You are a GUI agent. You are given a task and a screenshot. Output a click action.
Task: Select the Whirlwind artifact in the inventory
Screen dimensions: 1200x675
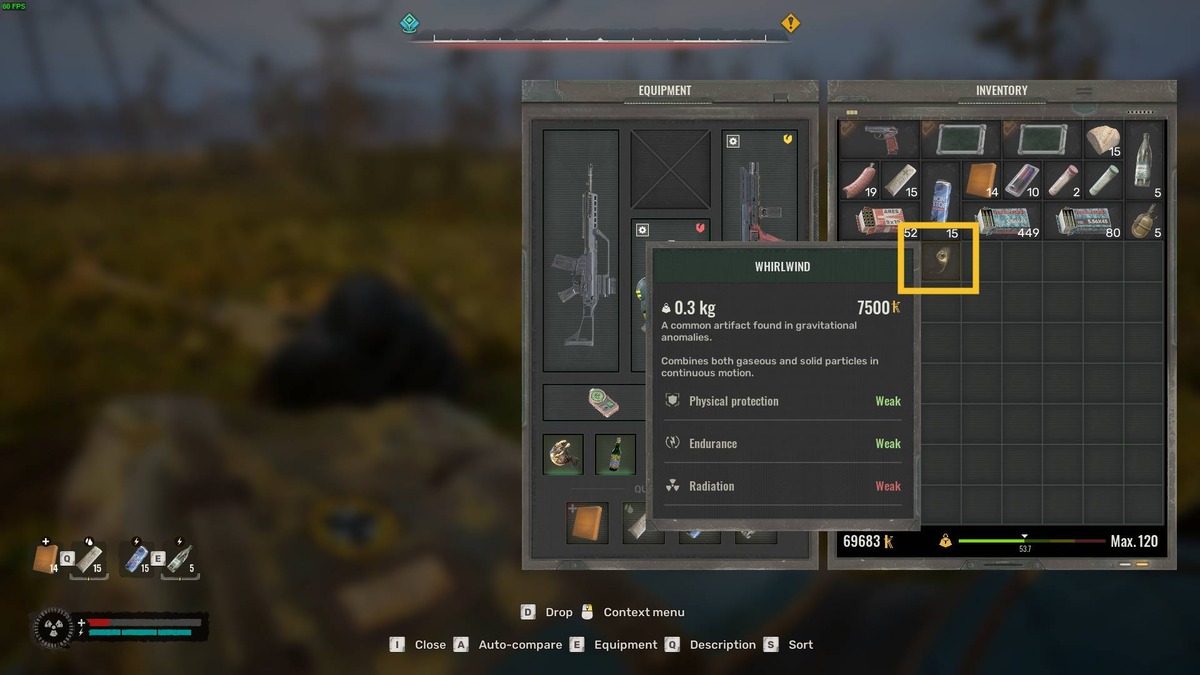(x=938, y=258)
